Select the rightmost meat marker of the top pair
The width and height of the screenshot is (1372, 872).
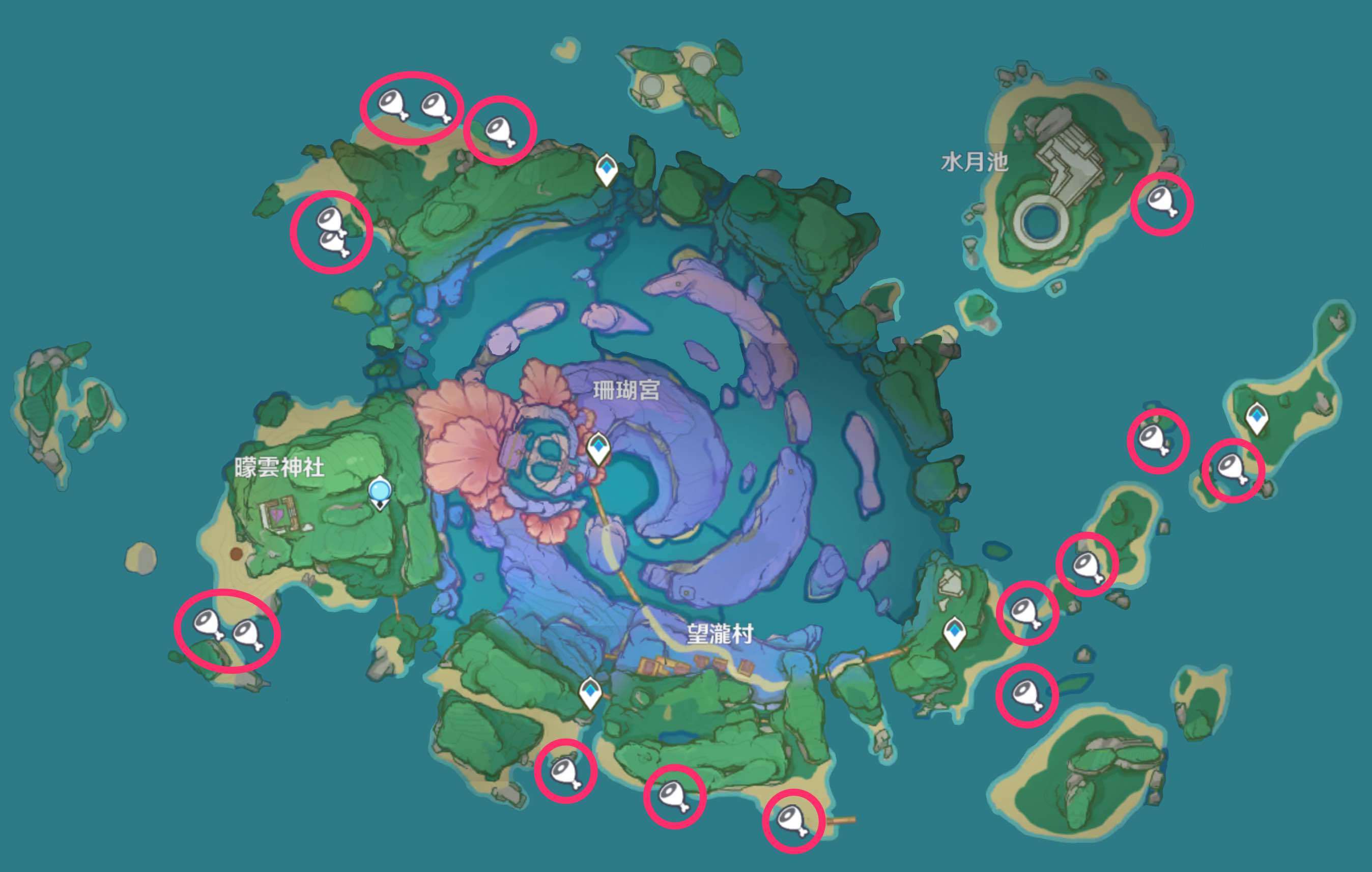[x=436, y=105]
